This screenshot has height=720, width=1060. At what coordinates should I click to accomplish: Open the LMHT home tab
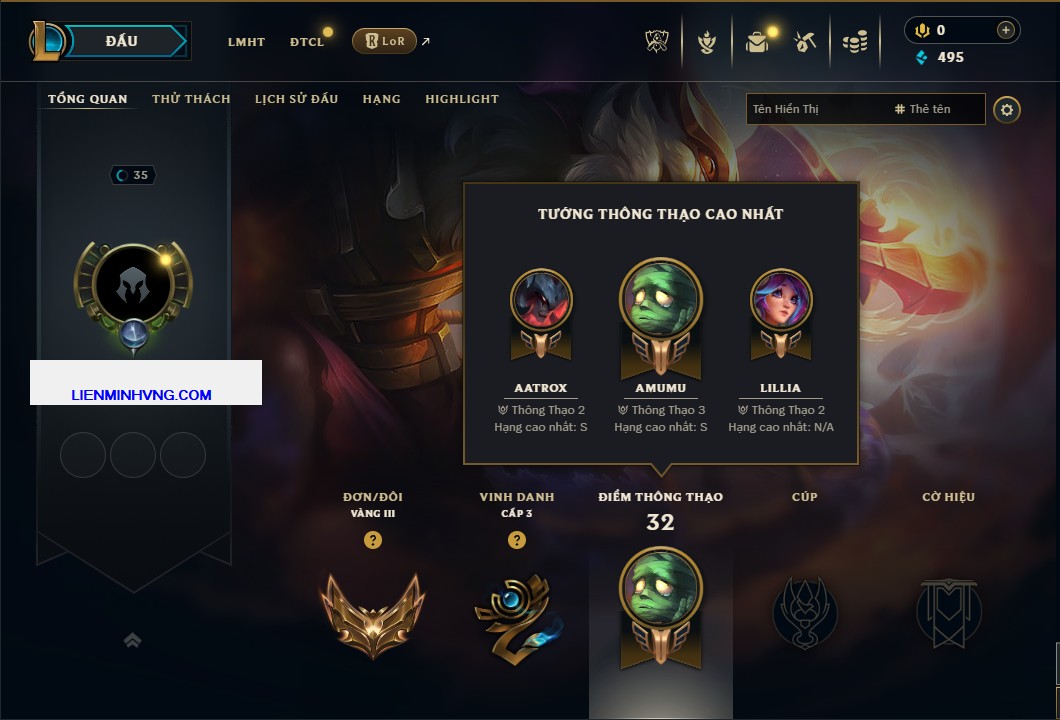[246, 42]
